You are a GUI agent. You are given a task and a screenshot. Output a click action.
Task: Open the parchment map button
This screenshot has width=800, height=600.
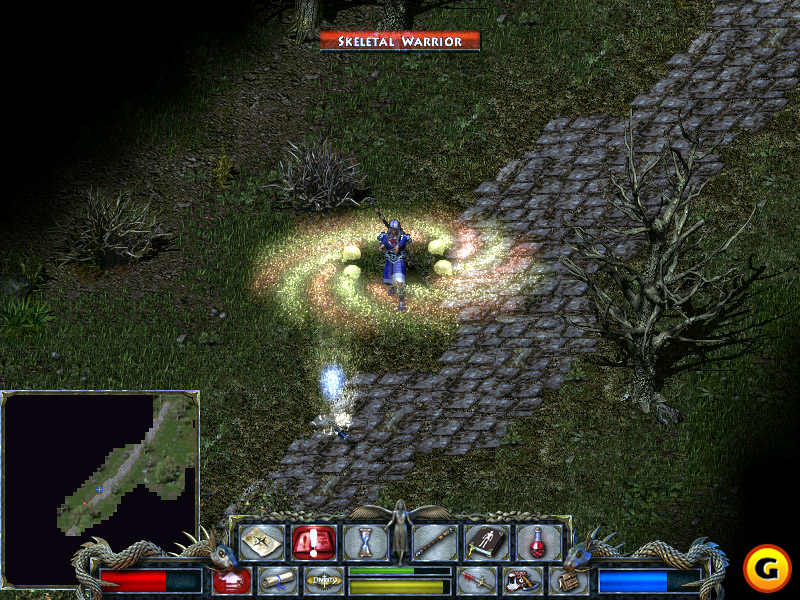tap(261, 542)
